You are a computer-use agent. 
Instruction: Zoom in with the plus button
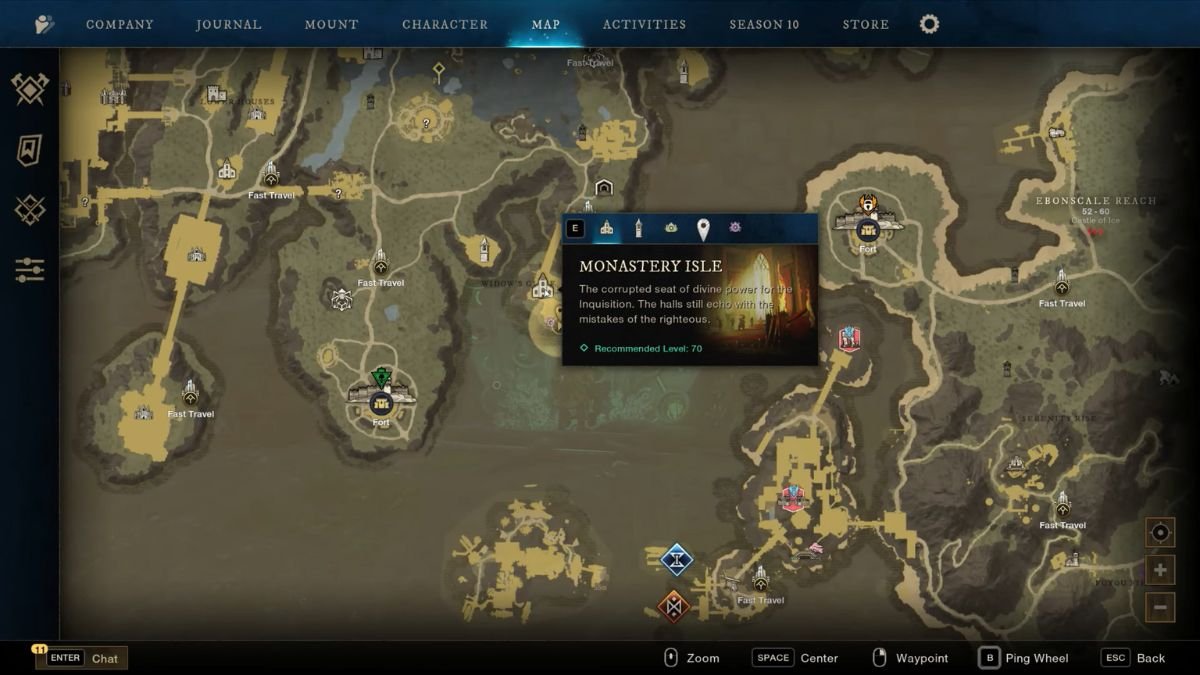[x=1160, y=571]
